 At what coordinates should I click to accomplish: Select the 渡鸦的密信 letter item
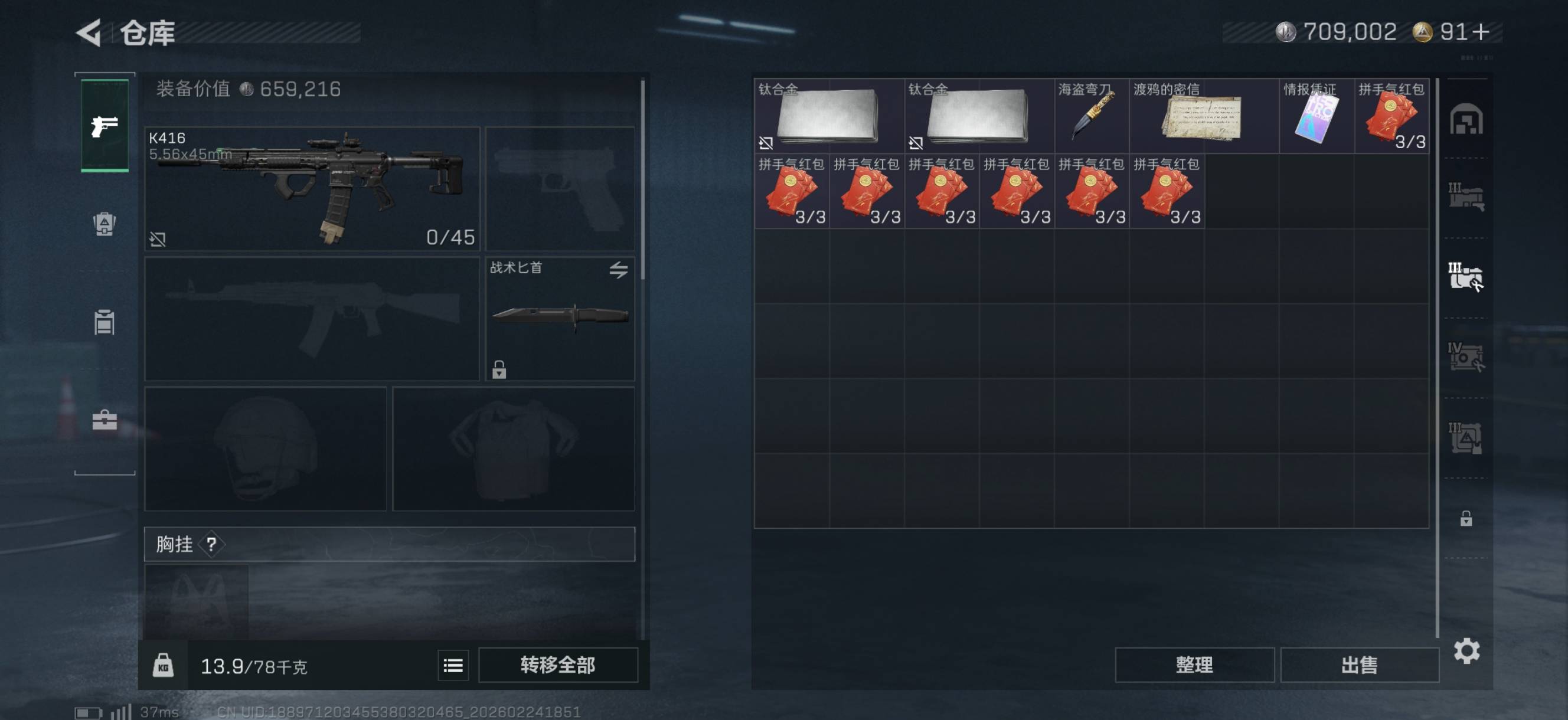coord(1203,116)
